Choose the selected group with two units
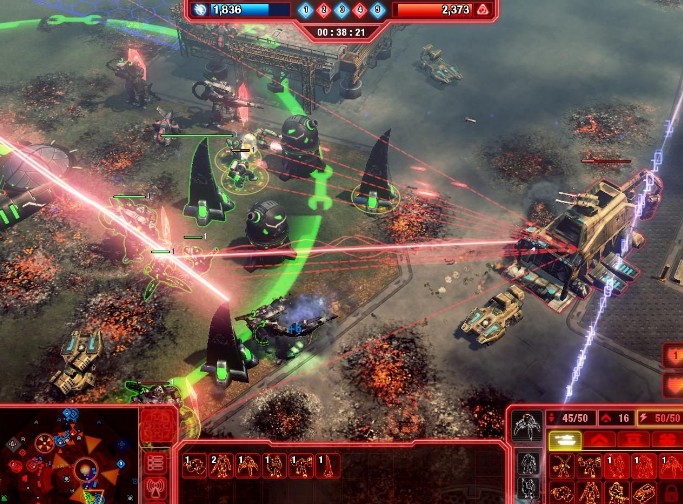The height and width of the screenshot is (504, 683). [x=220, y=465]
